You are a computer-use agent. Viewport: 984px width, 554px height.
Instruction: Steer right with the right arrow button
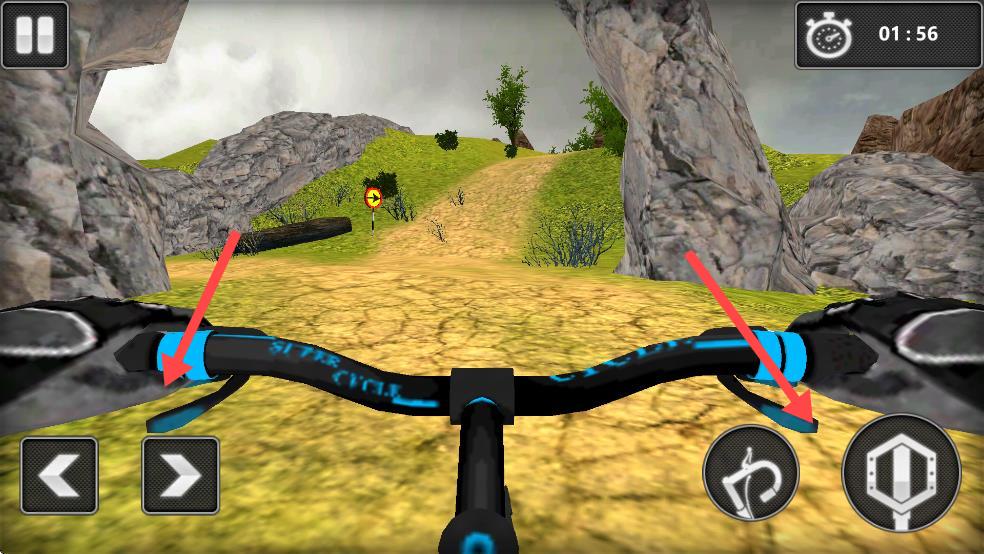coord(180,475)
